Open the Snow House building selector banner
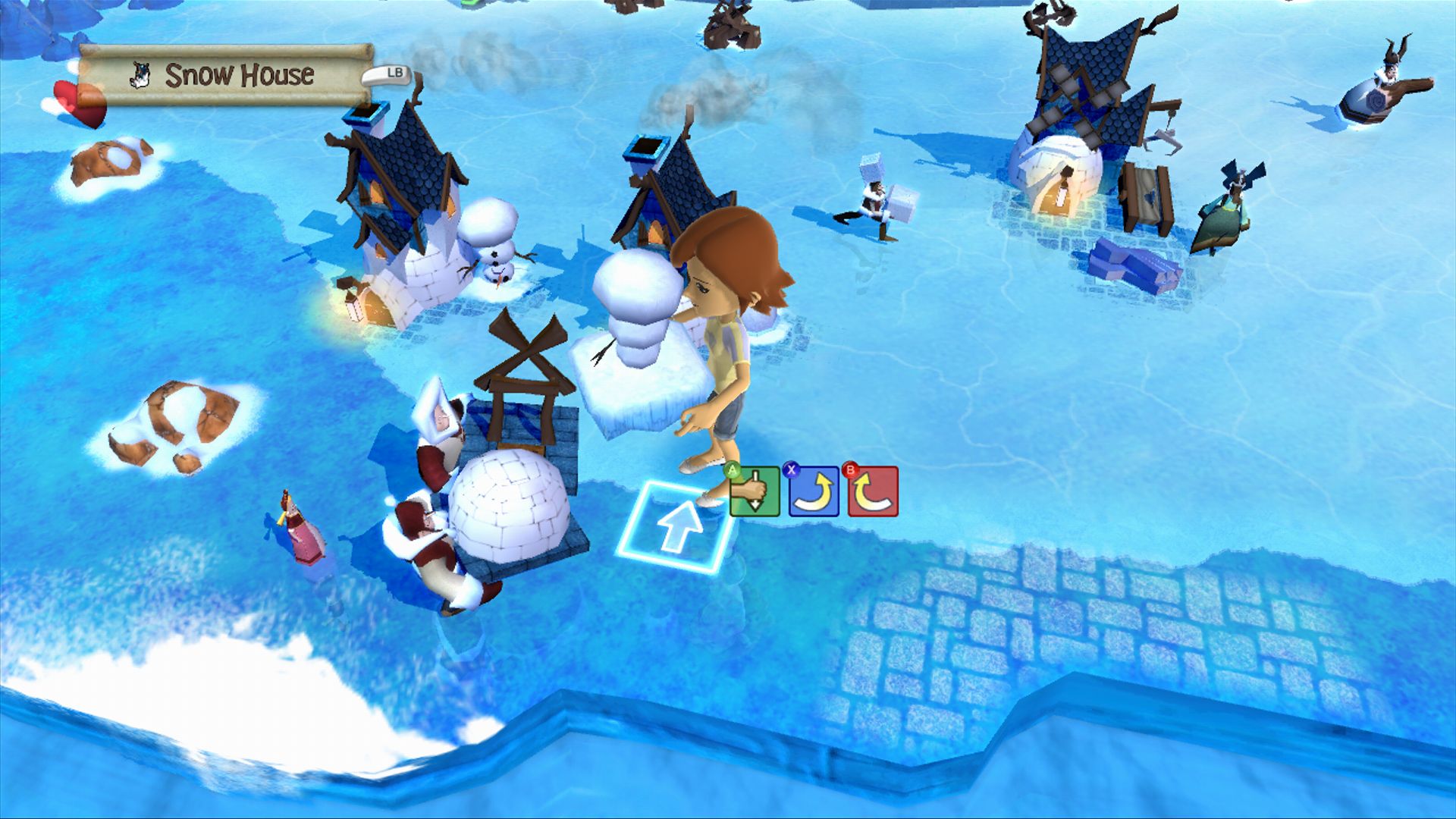 [x=226, y=75]
